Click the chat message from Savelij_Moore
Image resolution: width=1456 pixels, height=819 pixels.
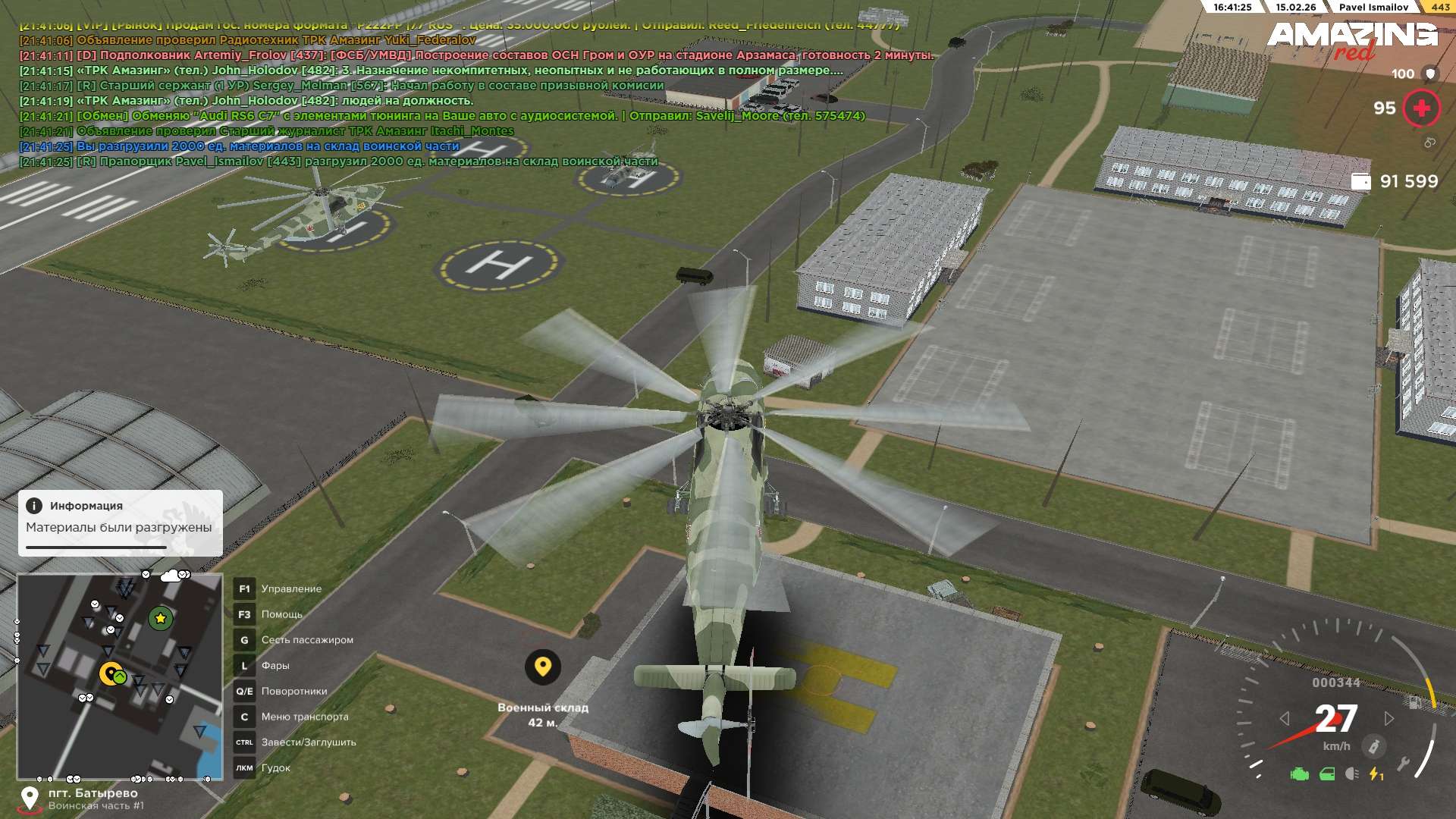coord(470,116)
